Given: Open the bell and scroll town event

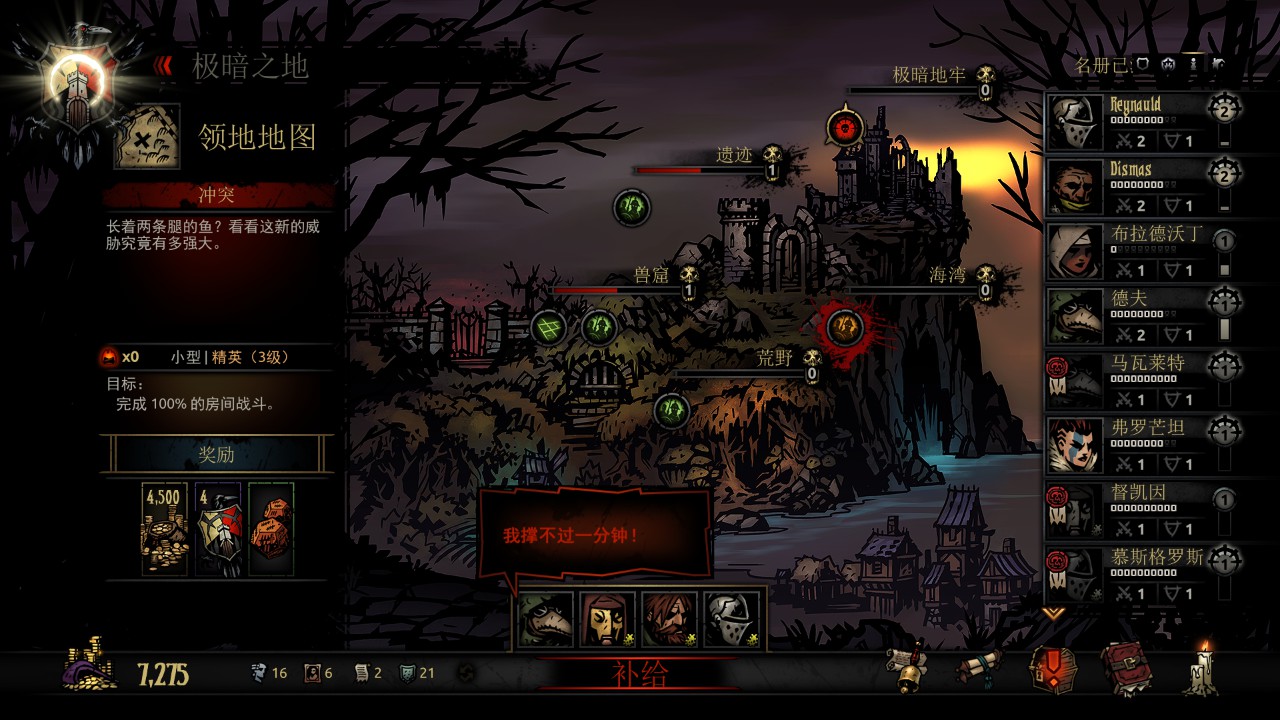Looking at the screenshot, I should tap(906, 670).
